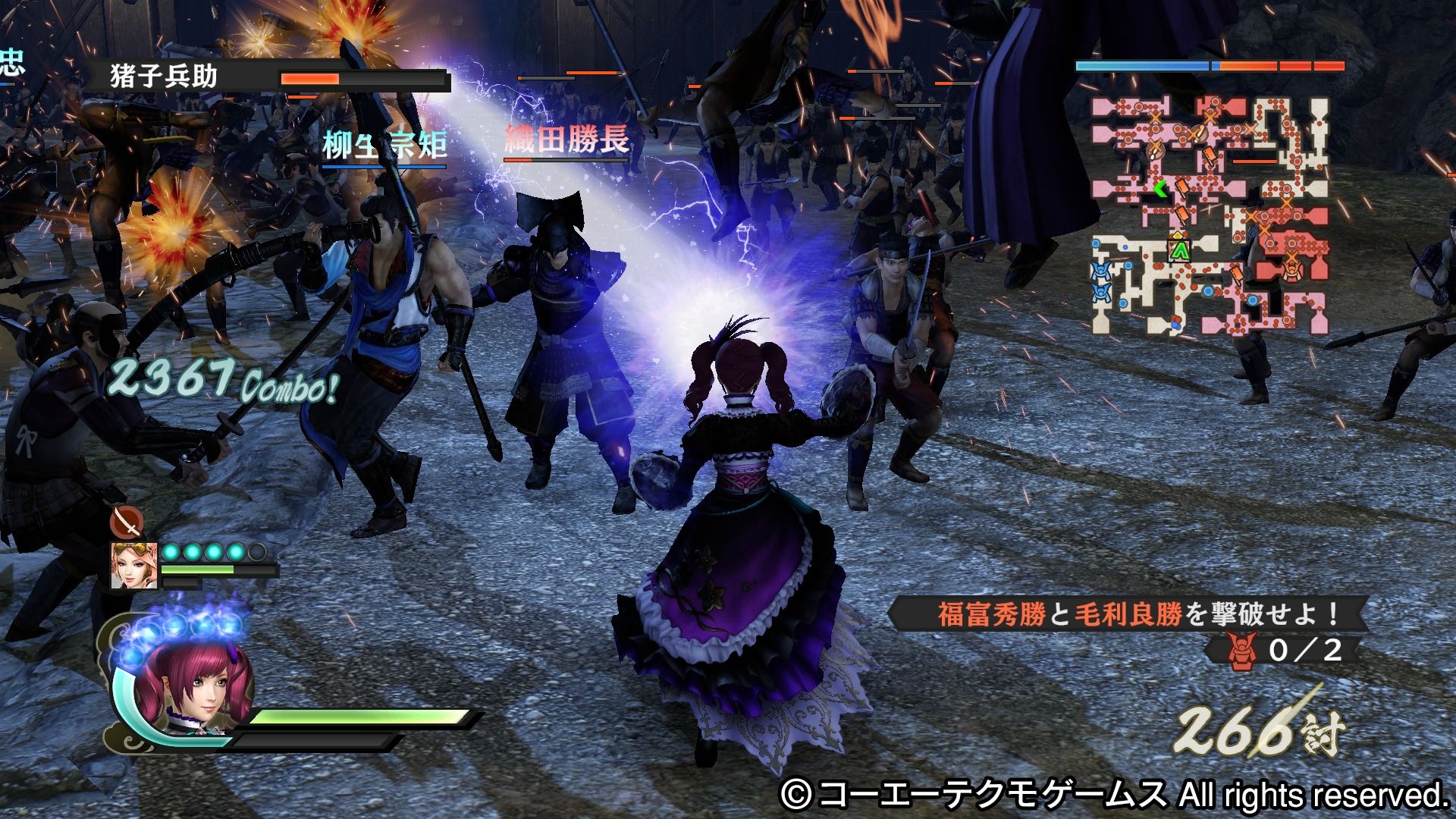Select the red crossed-swords status icon
Viewport: 1456px width, 819px height.
[x=127, y=522]
